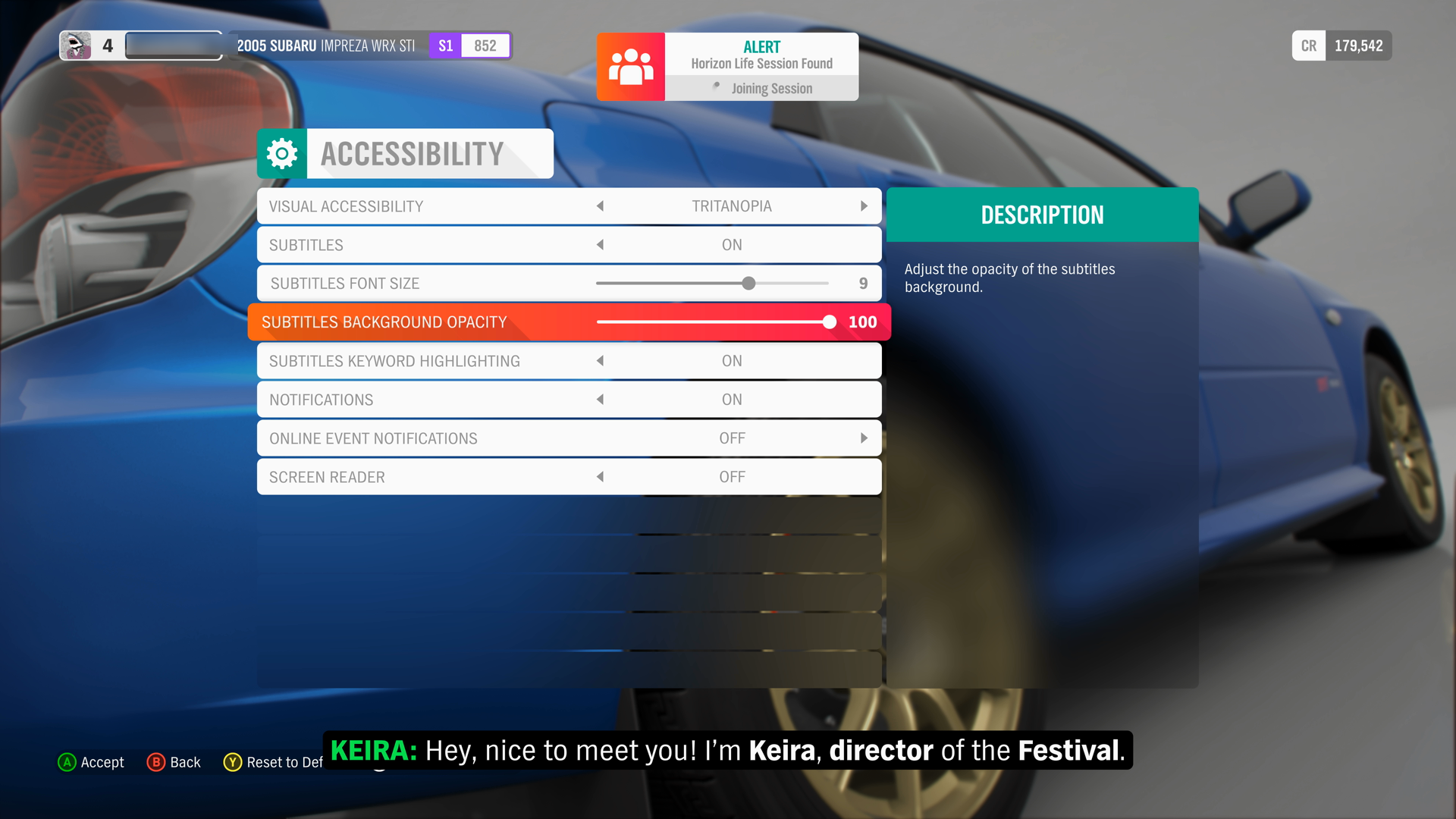The height and width of the screenshot is (819, 1456).
Task: Click Keira's subtitle text at the bottom
Action: point(728,750)
